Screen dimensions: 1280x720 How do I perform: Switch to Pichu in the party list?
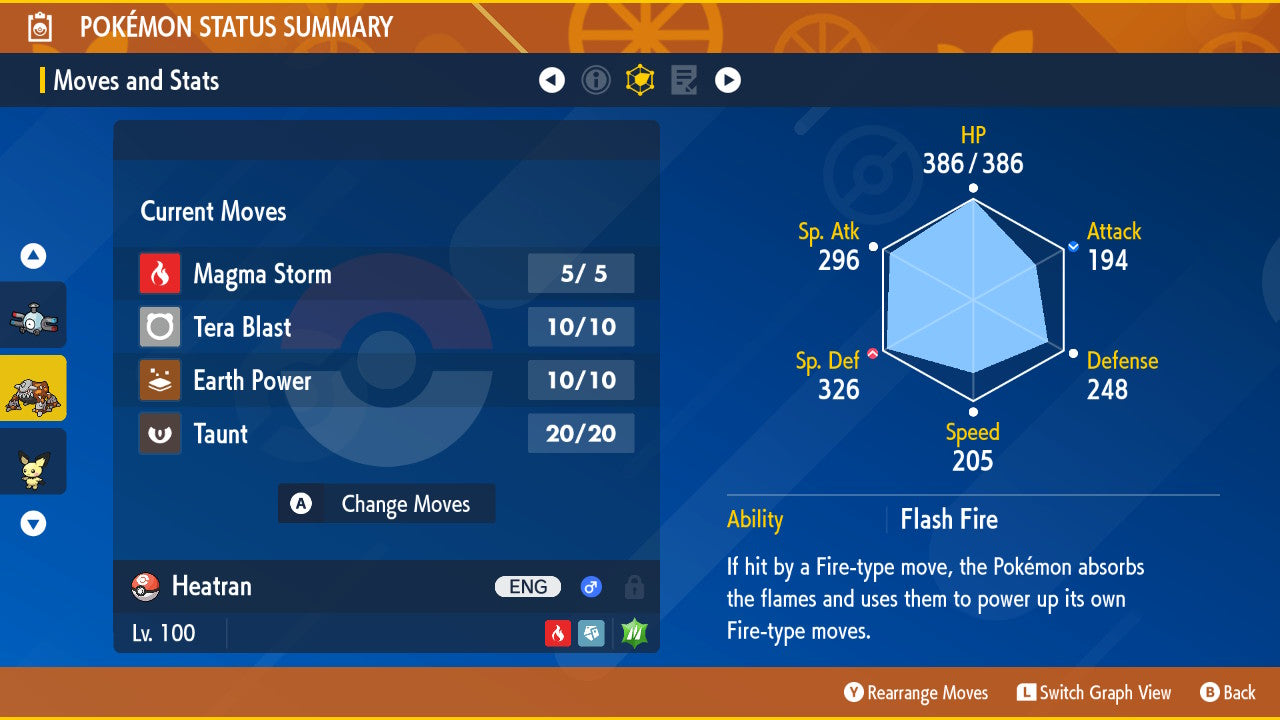[33, 462]
